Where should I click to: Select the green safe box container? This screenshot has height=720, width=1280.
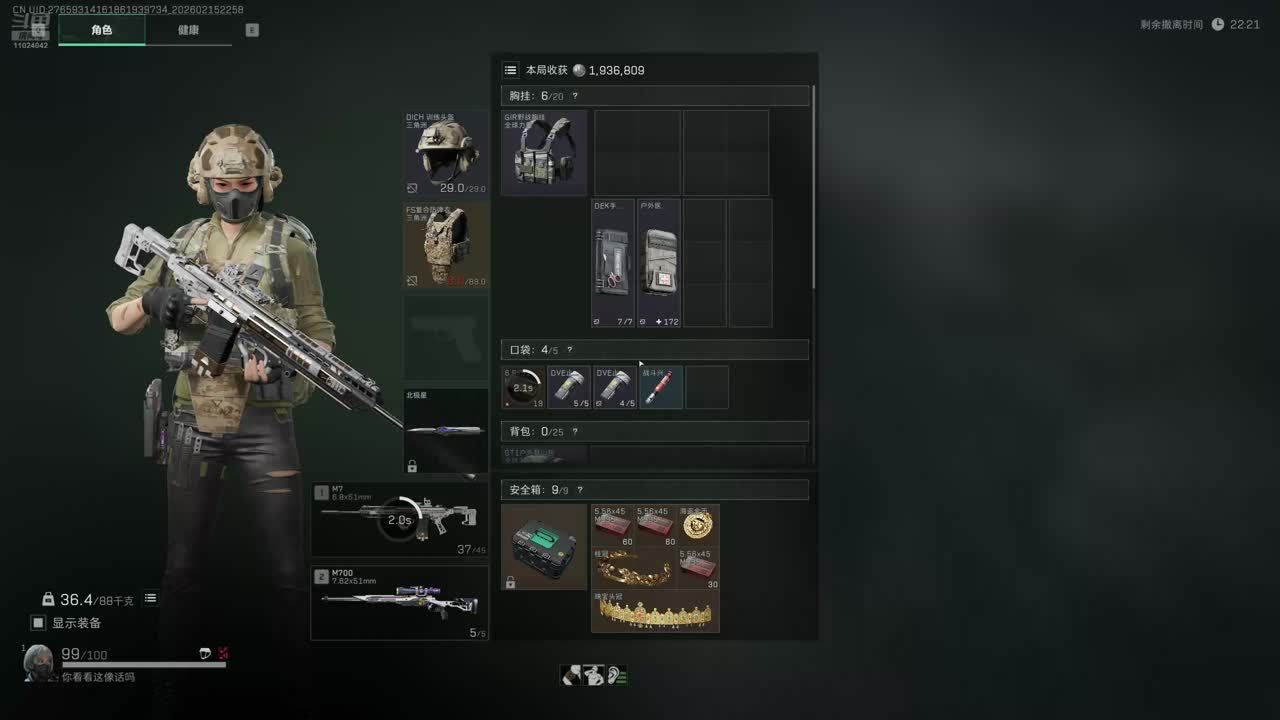[544, 547]
